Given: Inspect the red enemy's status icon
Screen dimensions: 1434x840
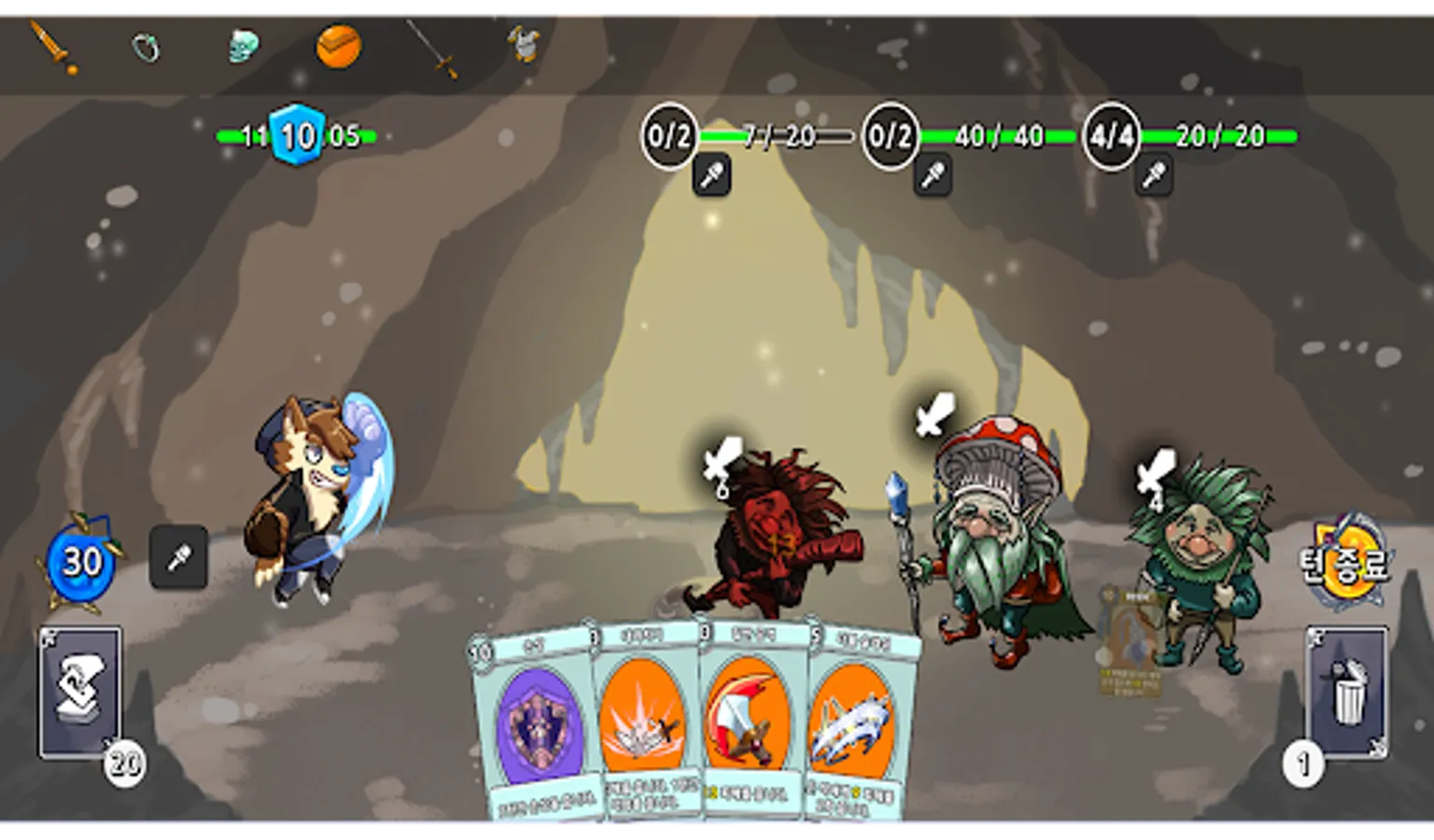Looking at the screenshot, I should 711,175.
